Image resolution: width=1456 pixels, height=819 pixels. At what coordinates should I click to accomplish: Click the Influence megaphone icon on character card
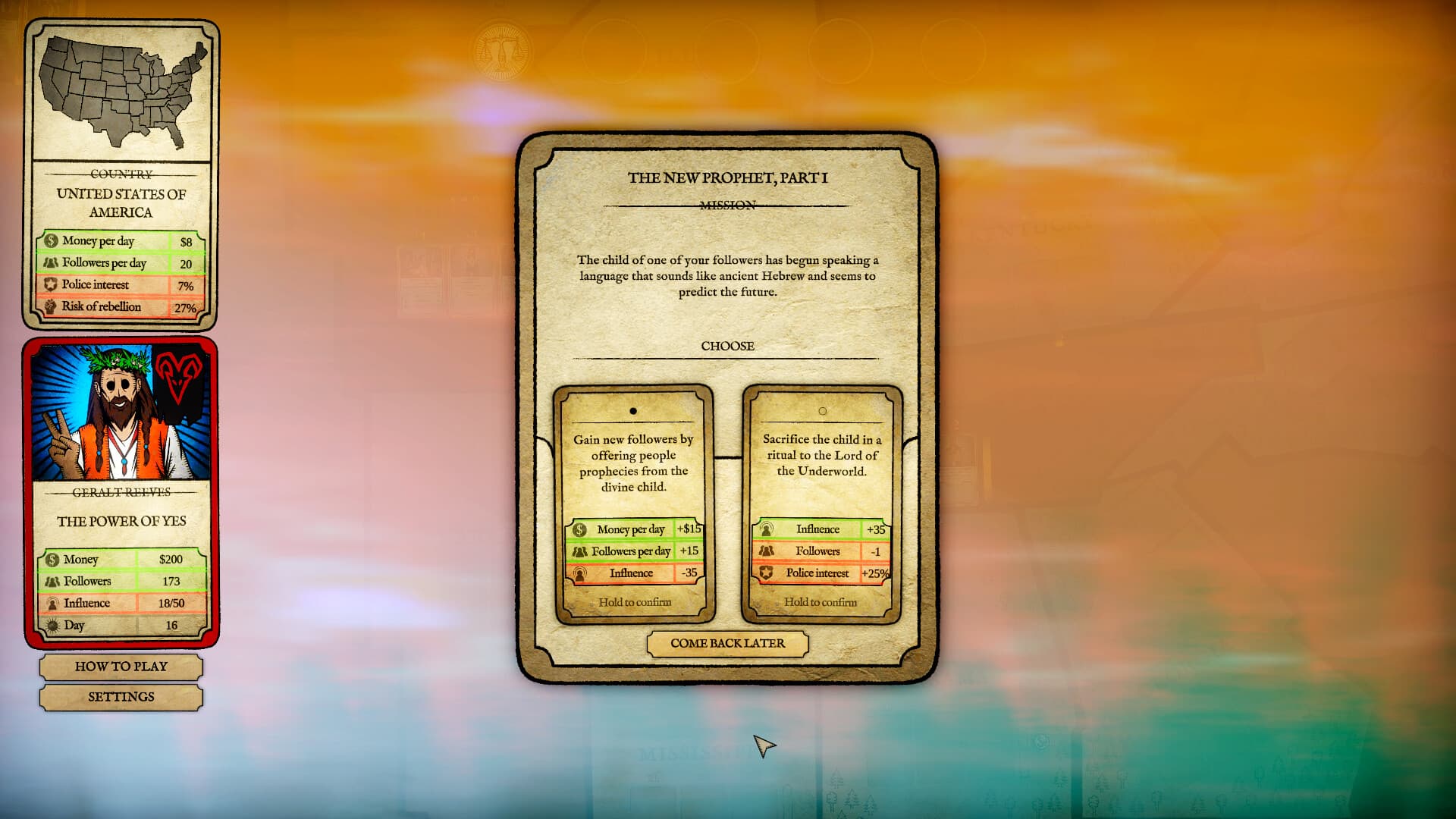52,603
